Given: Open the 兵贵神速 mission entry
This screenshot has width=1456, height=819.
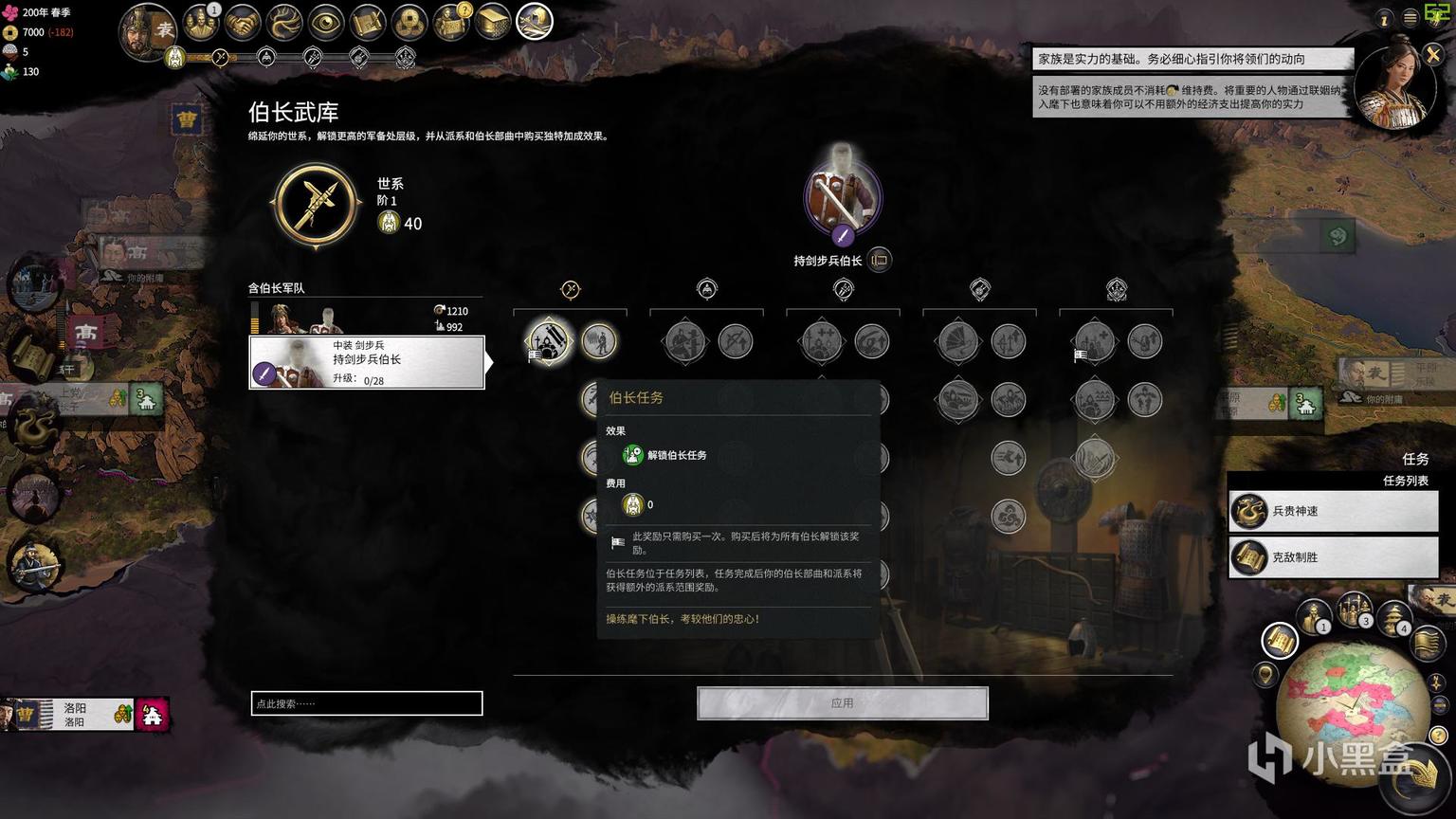Looking at the screenshot, I should coord(1333,511).
